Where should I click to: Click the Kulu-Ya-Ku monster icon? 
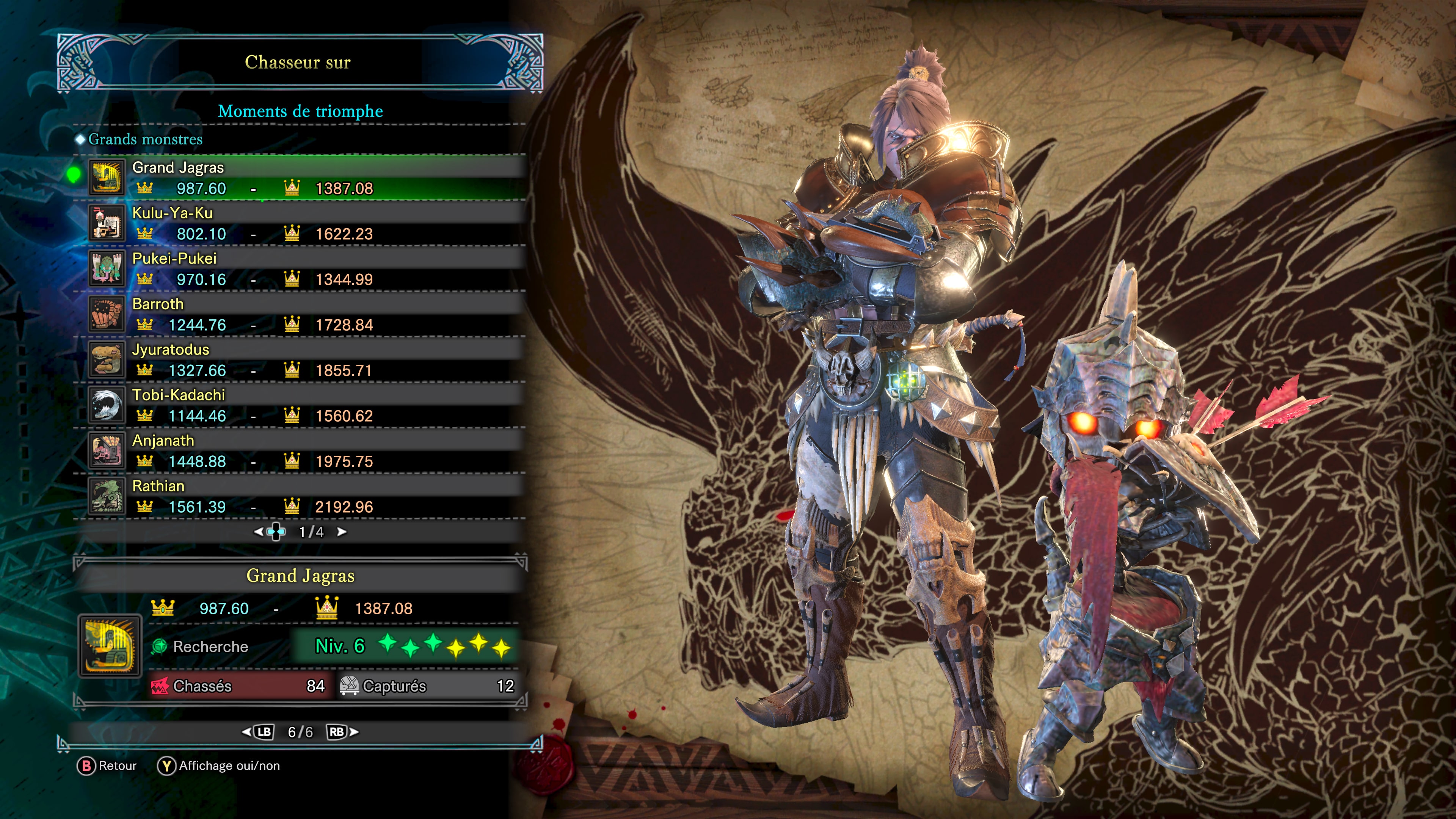(106, 223)
